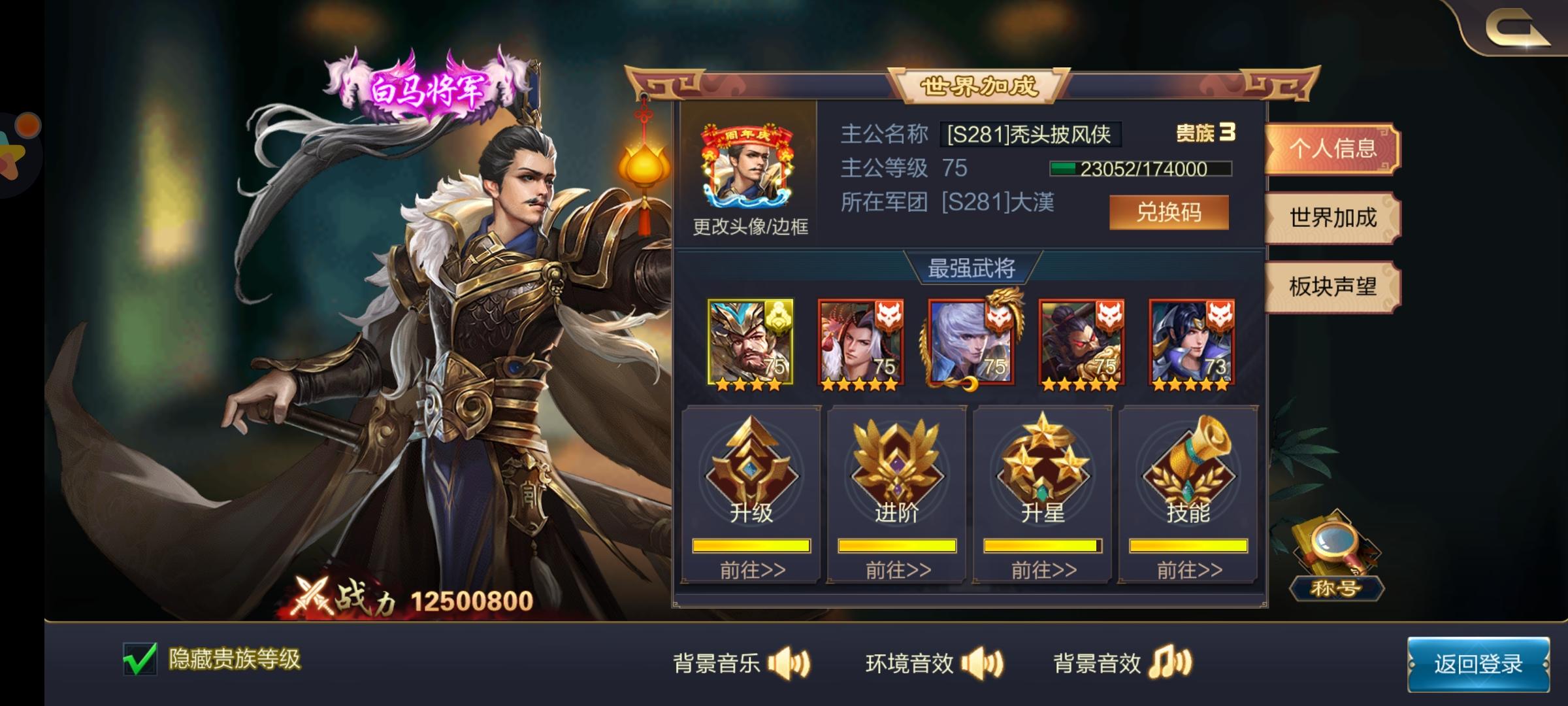Open the floating assistant icon on left edge

16,154
